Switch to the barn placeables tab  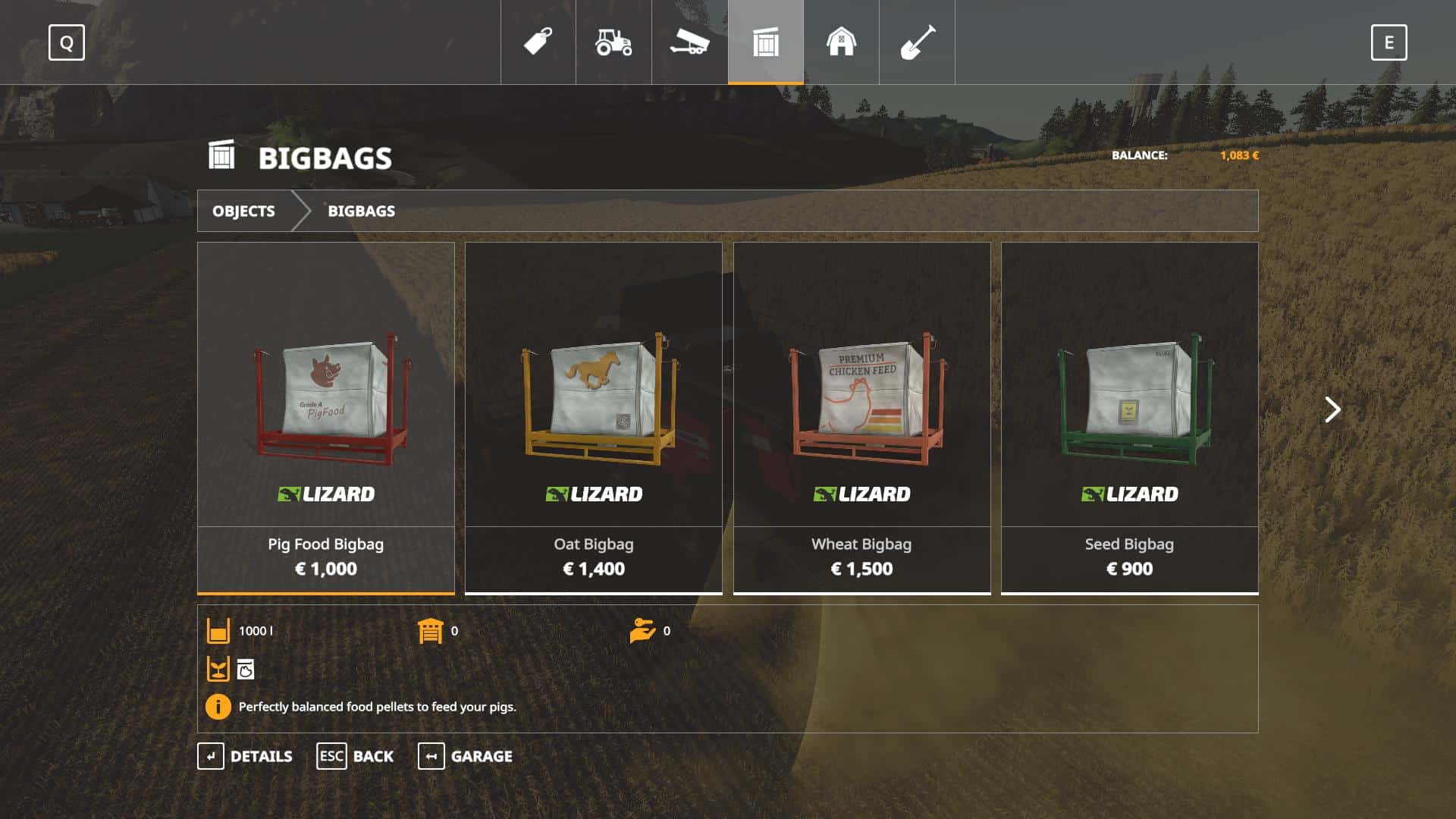[841, 42]
